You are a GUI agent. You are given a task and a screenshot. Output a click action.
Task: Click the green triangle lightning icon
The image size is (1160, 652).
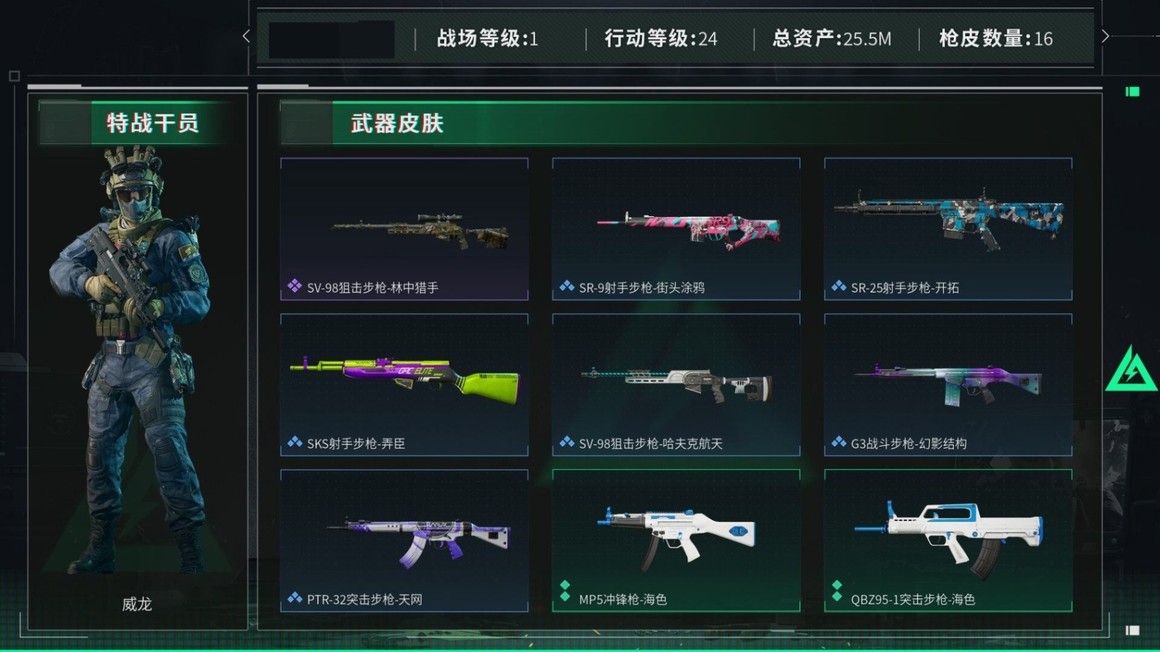(x=1130, y=370)
